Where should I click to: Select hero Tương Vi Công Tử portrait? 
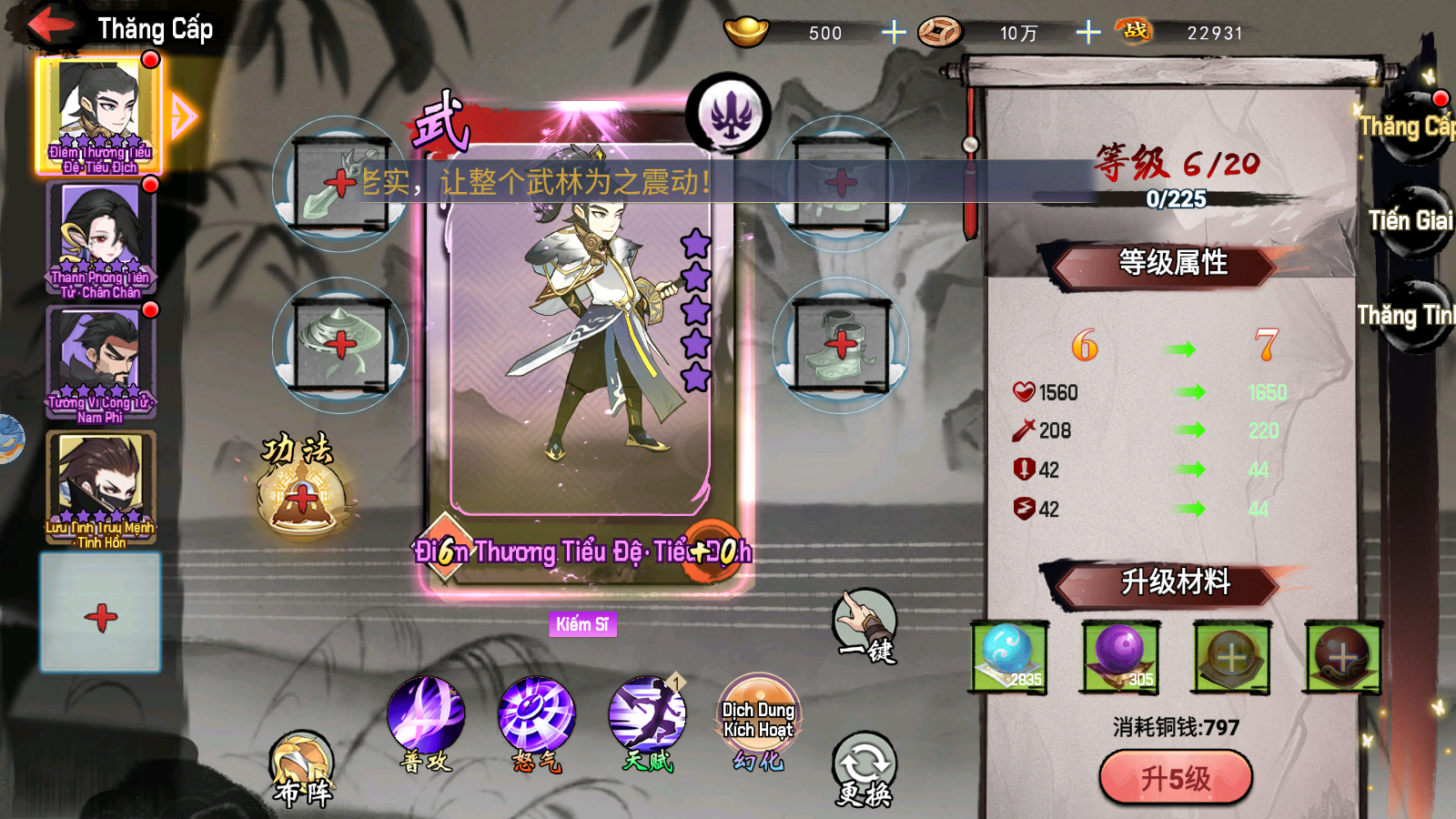101,360
